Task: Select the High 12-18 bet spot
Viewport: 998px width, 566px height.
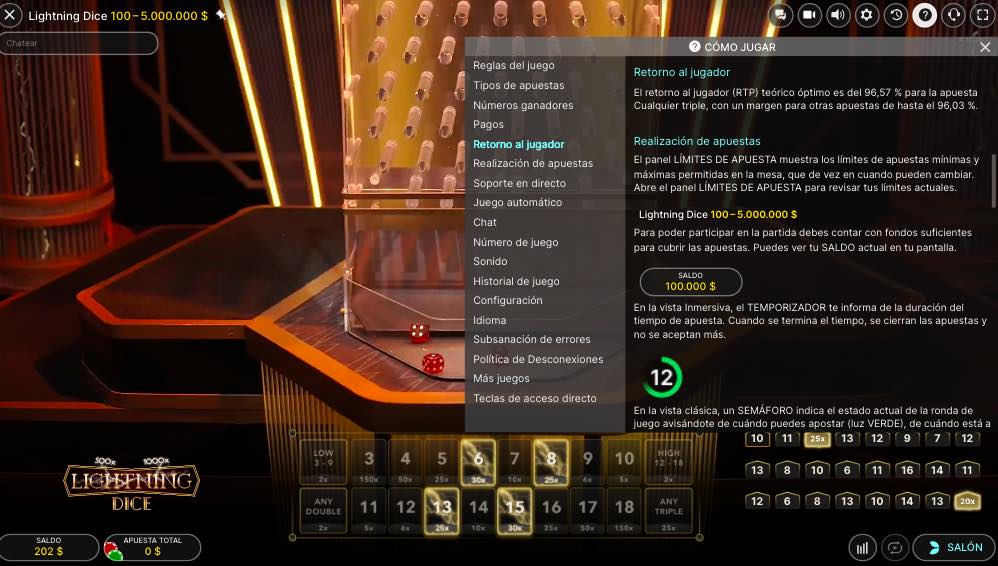Action: pyautogui.click(x=669, y=462)
